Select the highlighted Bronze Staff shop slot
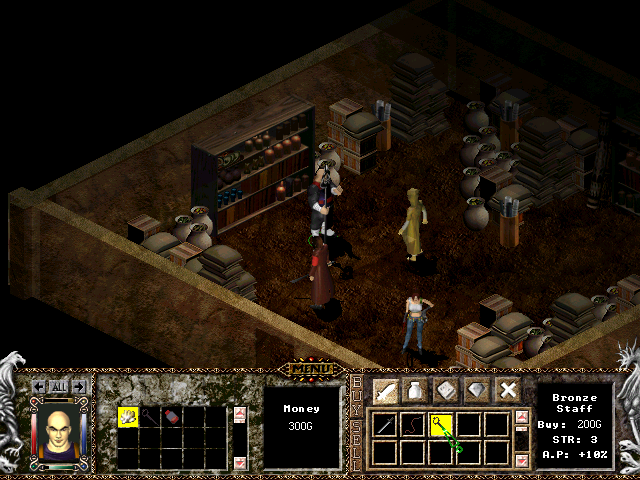The width and height of the screenshot is (640, 480). click(x=442, y=424)
